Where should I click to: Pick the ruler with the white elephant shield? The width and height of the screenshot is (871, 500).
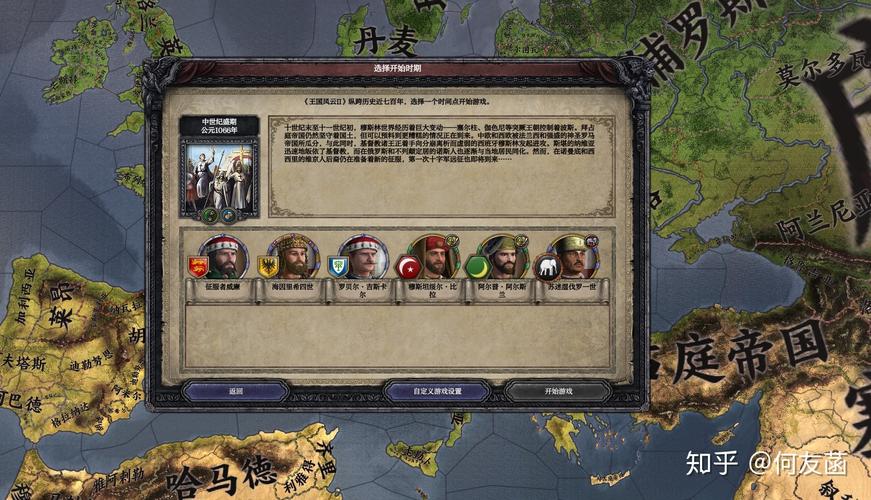(569, 259)
